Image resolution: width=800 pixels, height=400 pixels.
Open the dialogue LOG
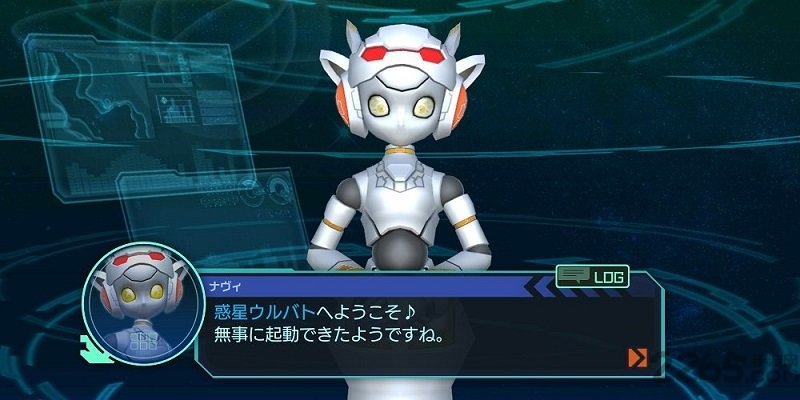(x=592, y=274)
